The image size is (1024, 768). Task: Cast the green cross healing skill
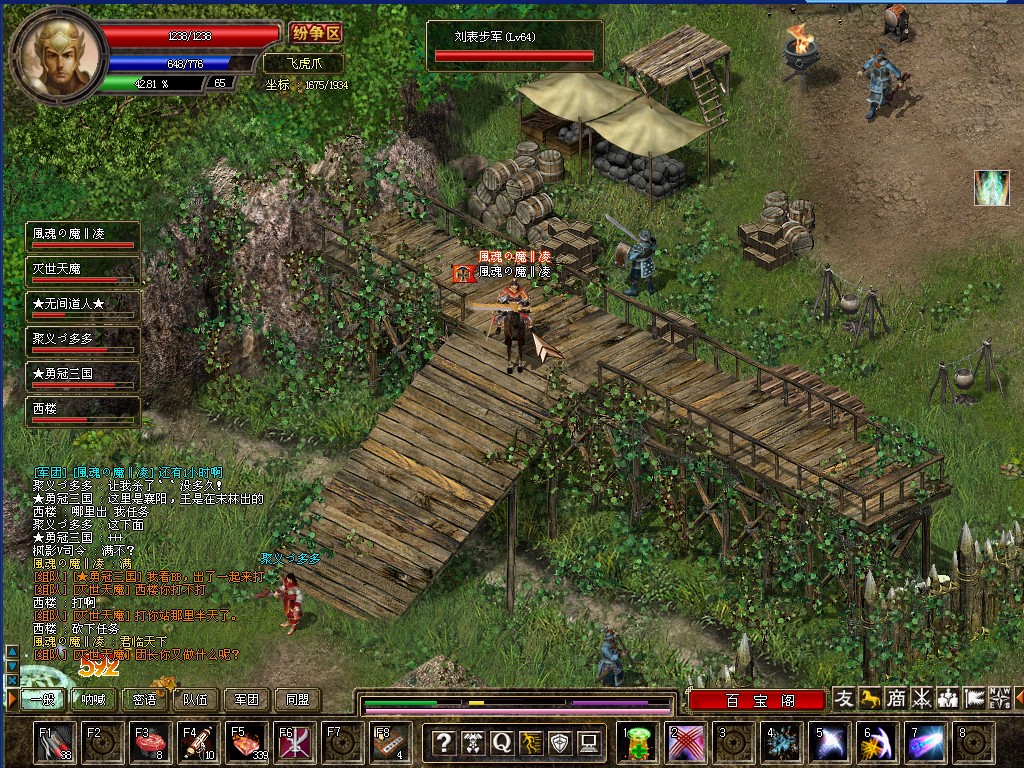638,744
